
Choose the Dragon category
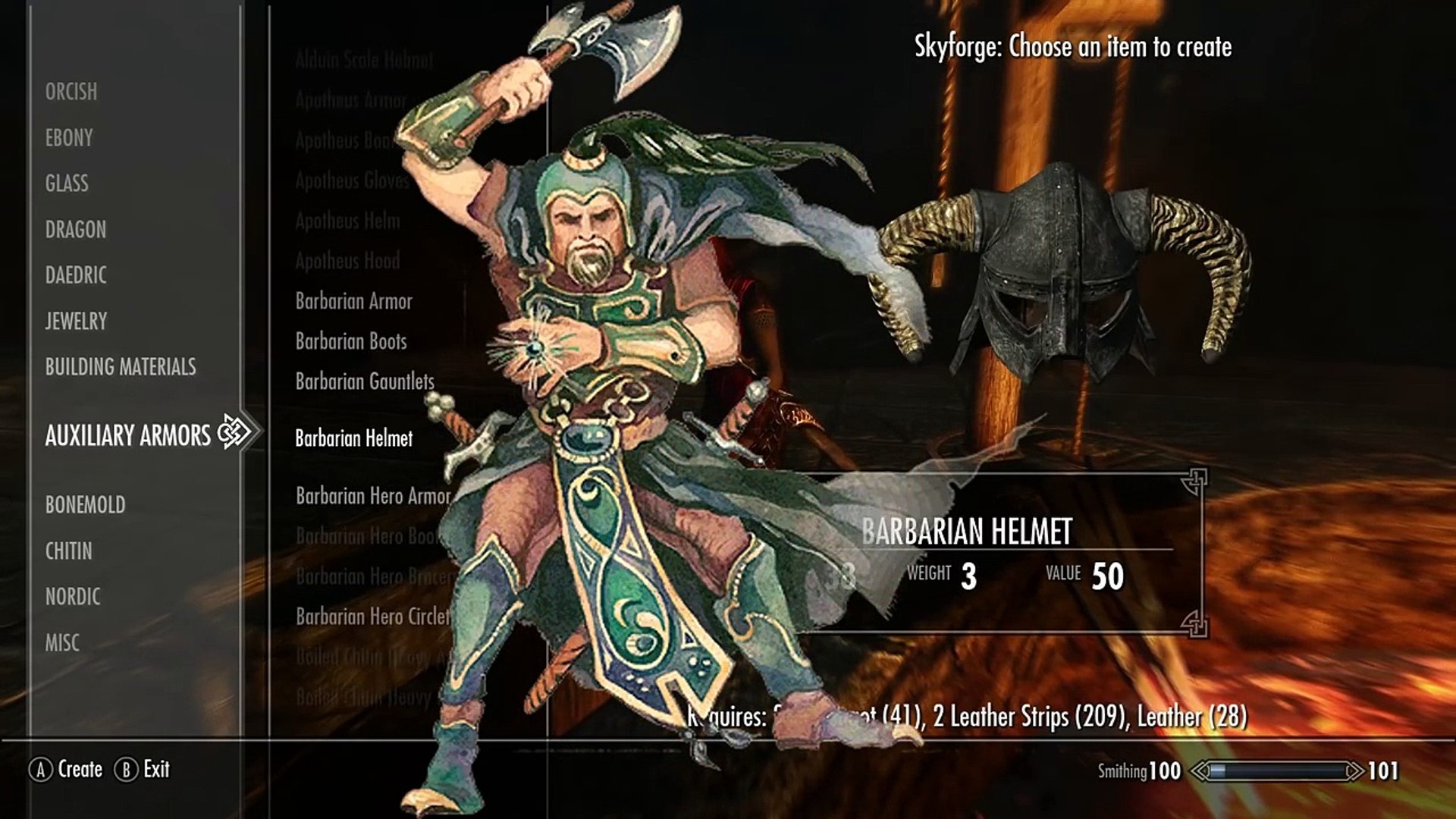(x=76, y=229)
